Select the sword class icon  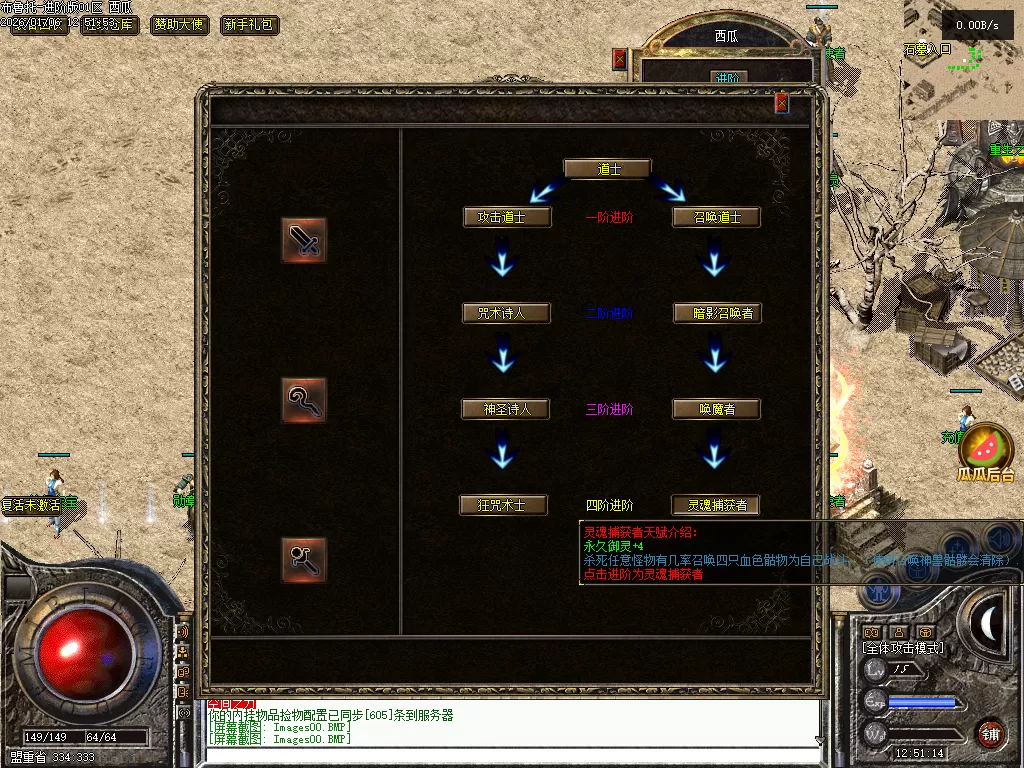304,240
